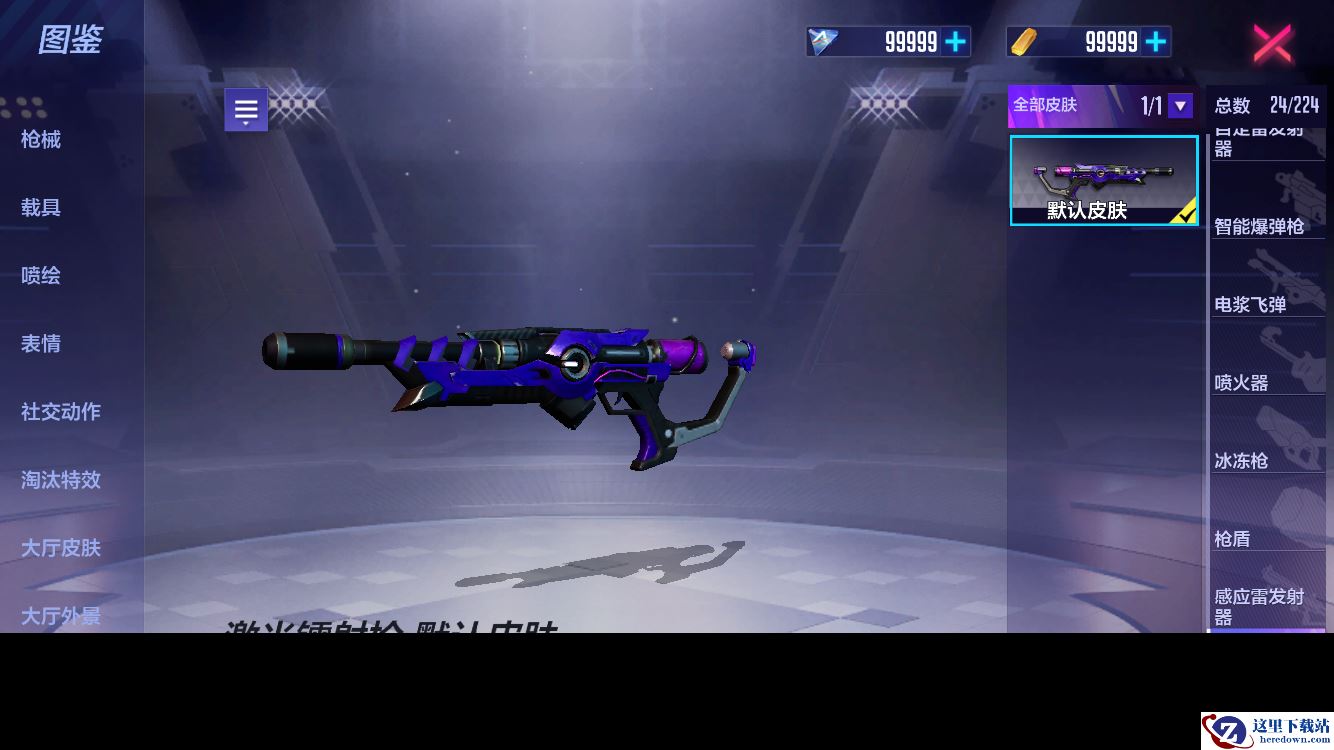Viewport: 1334px width, 750px height.
Task: Add gold bars with the plus button
Action: 1156,41
